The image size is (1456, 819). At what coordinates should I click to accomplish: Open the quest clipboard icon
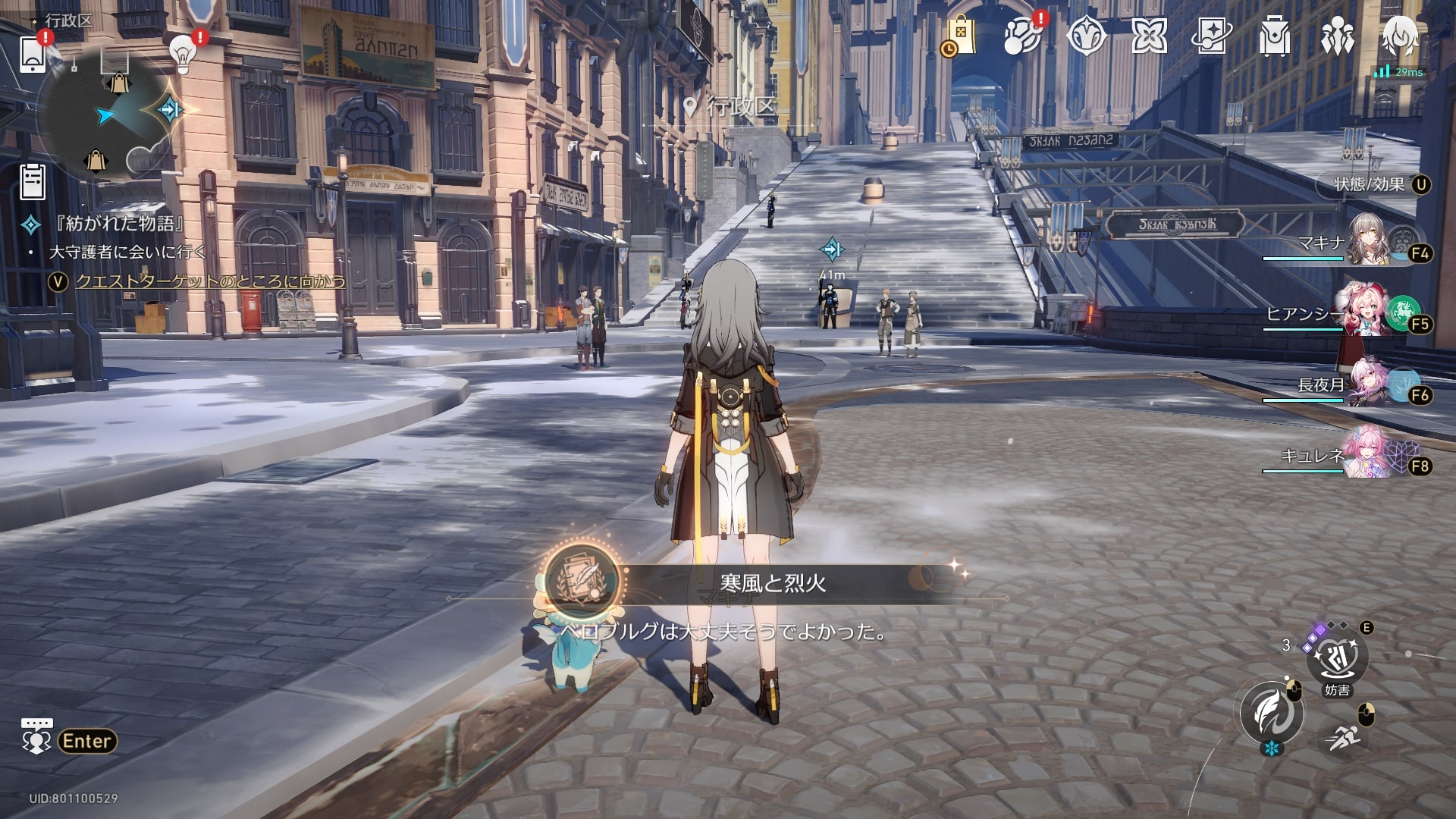pos(33,182)
